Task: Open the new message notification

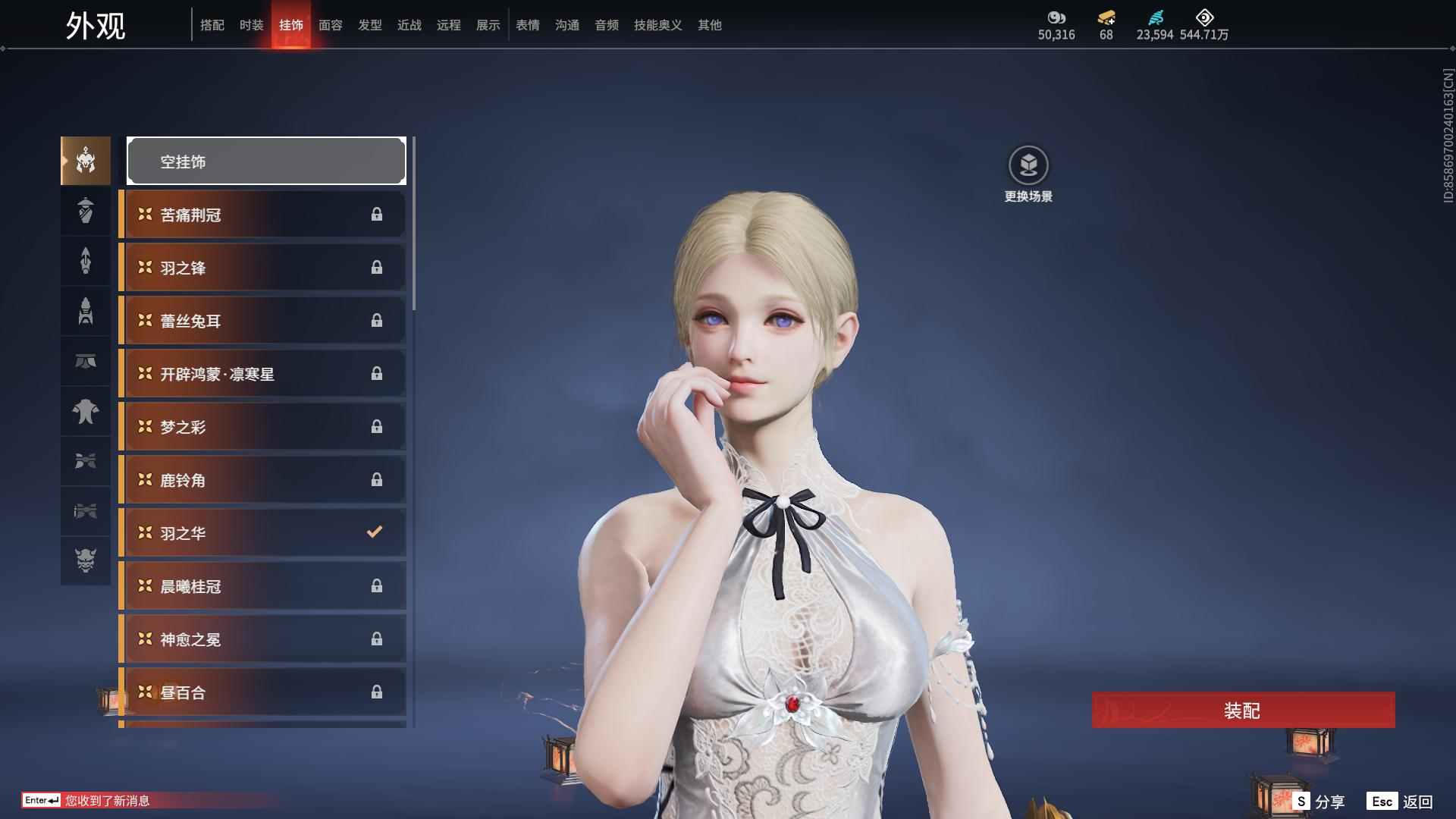Action: point(107,801)
